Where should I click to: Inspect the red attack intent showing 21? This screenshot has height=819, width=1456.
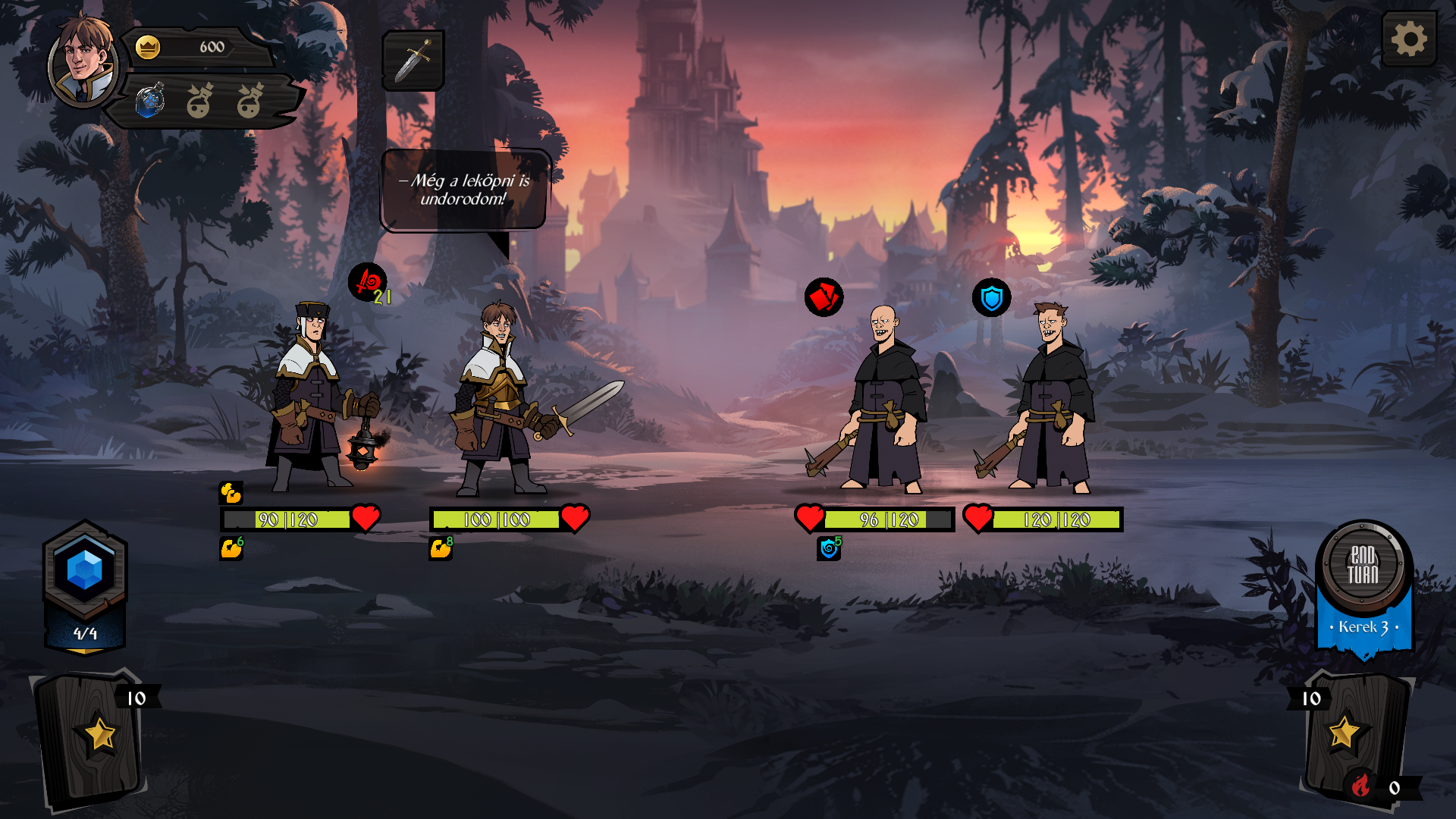pyautogui.click(x=368, y=283)
